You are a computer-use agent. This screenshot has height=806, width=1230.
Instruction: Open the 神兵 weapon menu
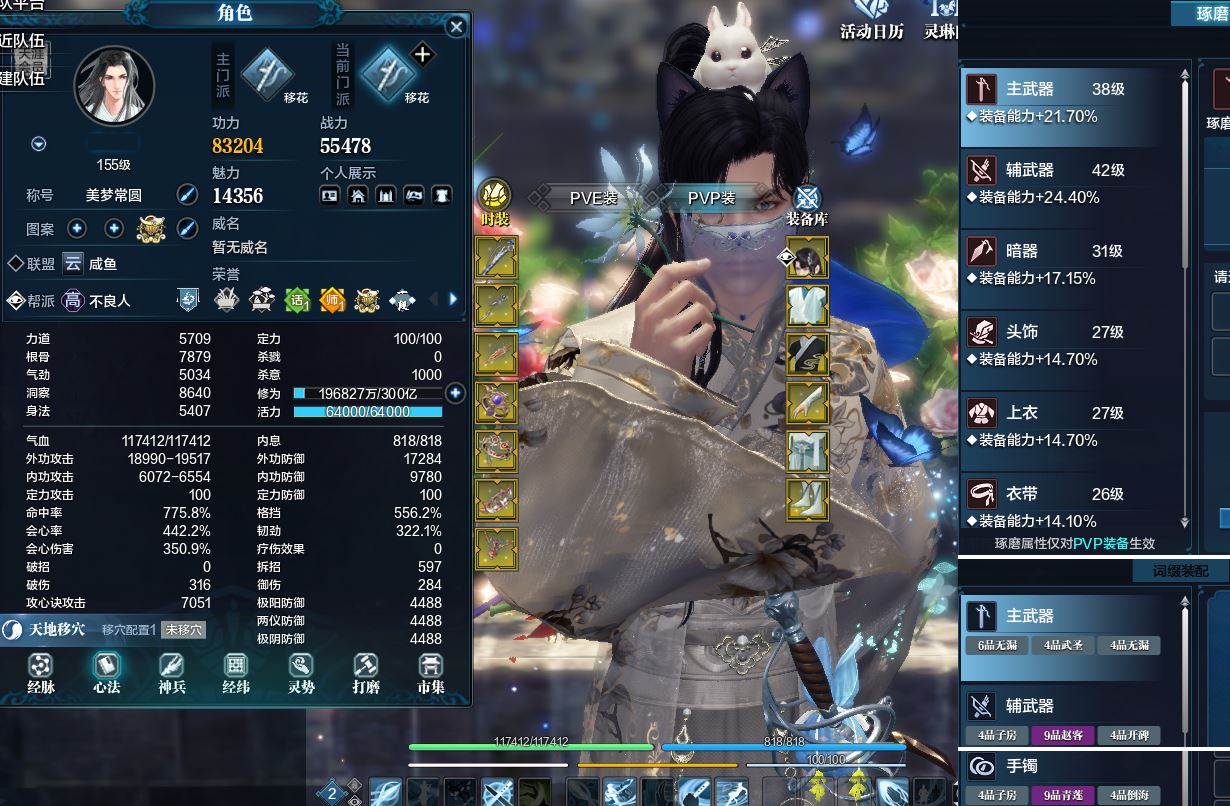coord(172,673)
